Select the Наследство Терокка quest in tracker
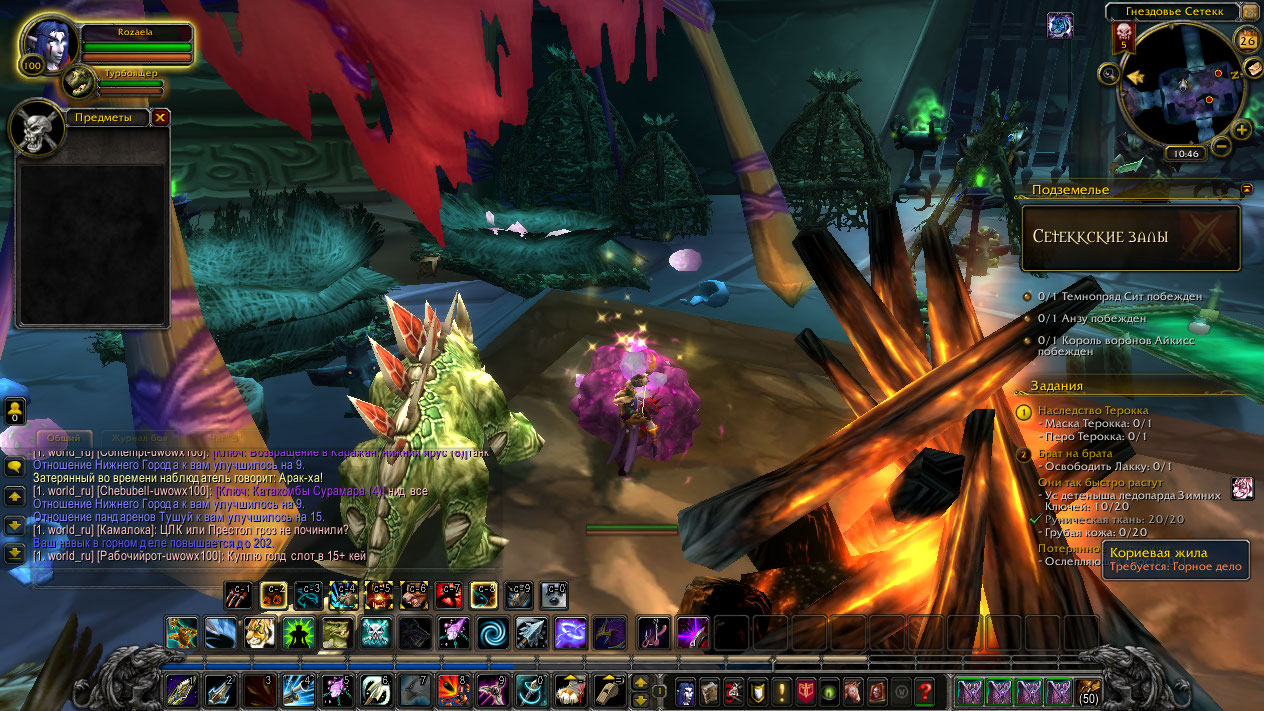Image resolution: width=1264 pixels, height=711 pixels. (x=1093, y=410)
